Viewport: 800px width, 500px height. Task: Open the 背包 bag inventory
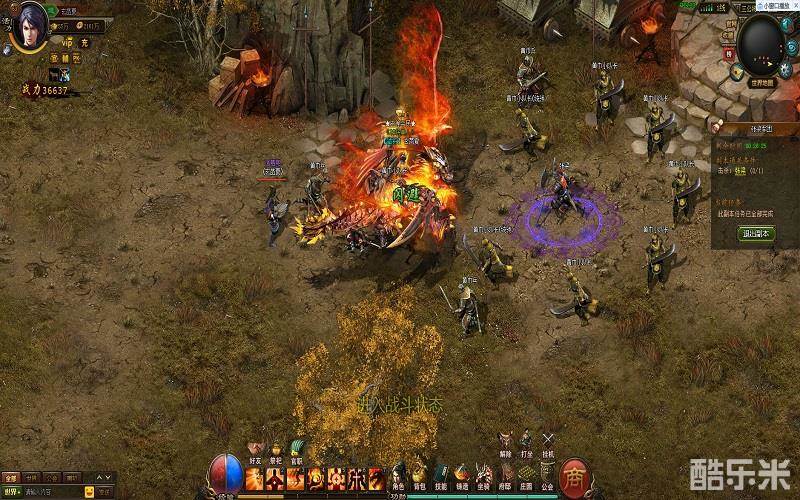(x=420, y=475)
